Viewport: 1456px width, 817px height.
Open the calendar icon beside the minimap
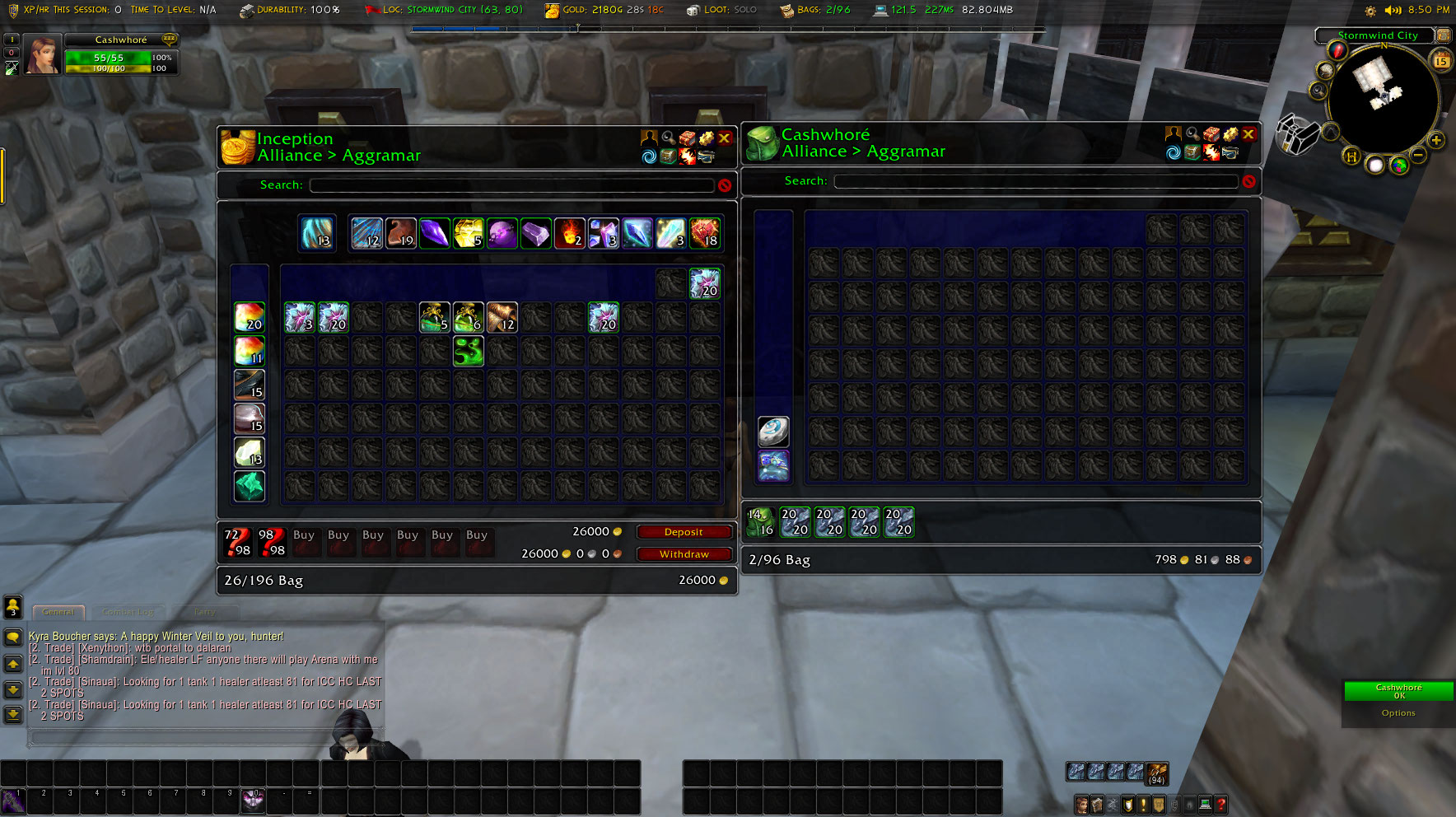[1441, 61]
